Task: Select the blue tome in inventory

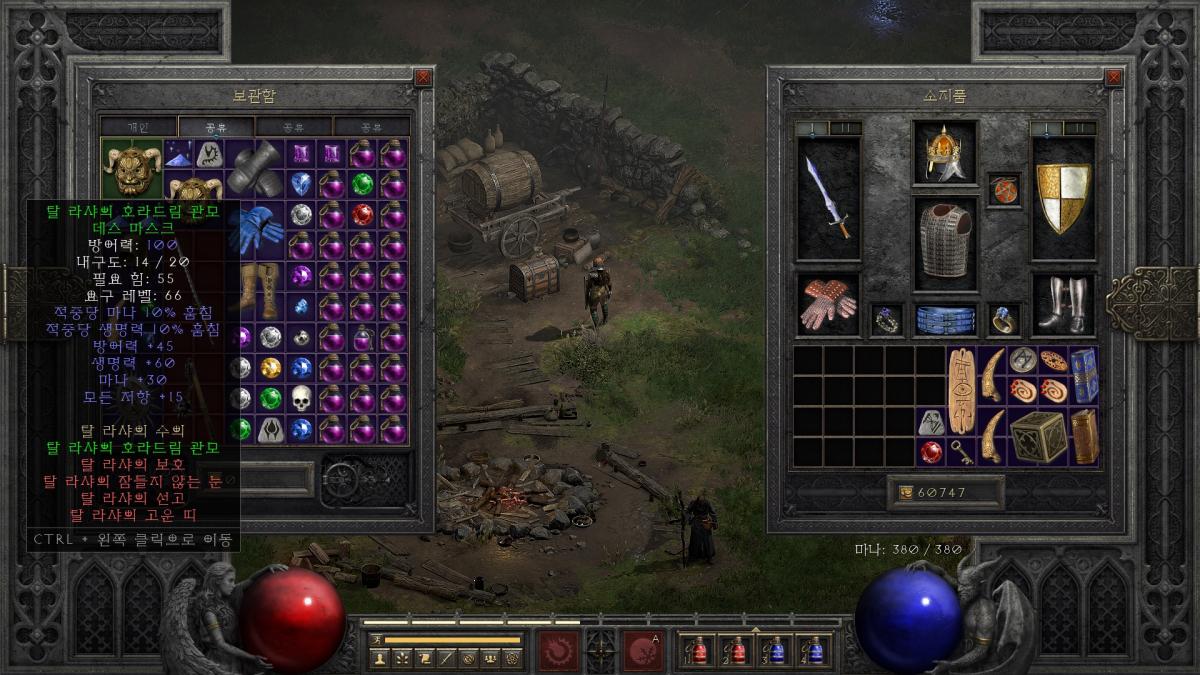Action: pos(1083,374)
